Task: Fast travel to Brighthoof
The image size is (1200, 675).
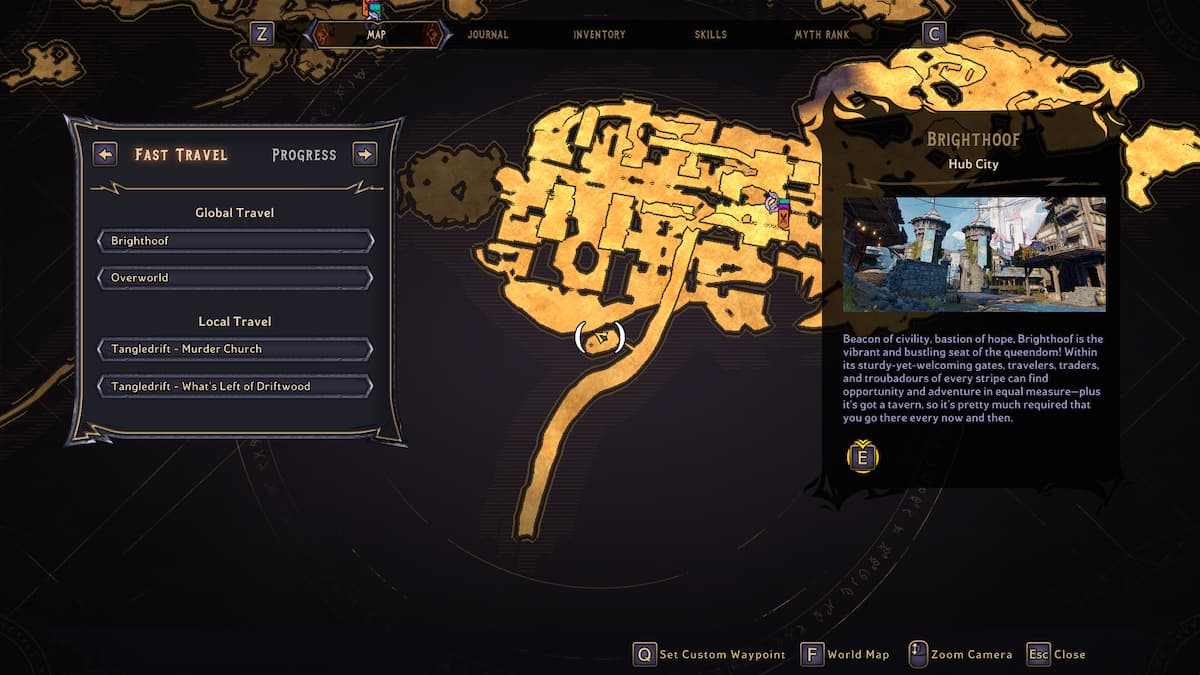Action: click(235, 241)
